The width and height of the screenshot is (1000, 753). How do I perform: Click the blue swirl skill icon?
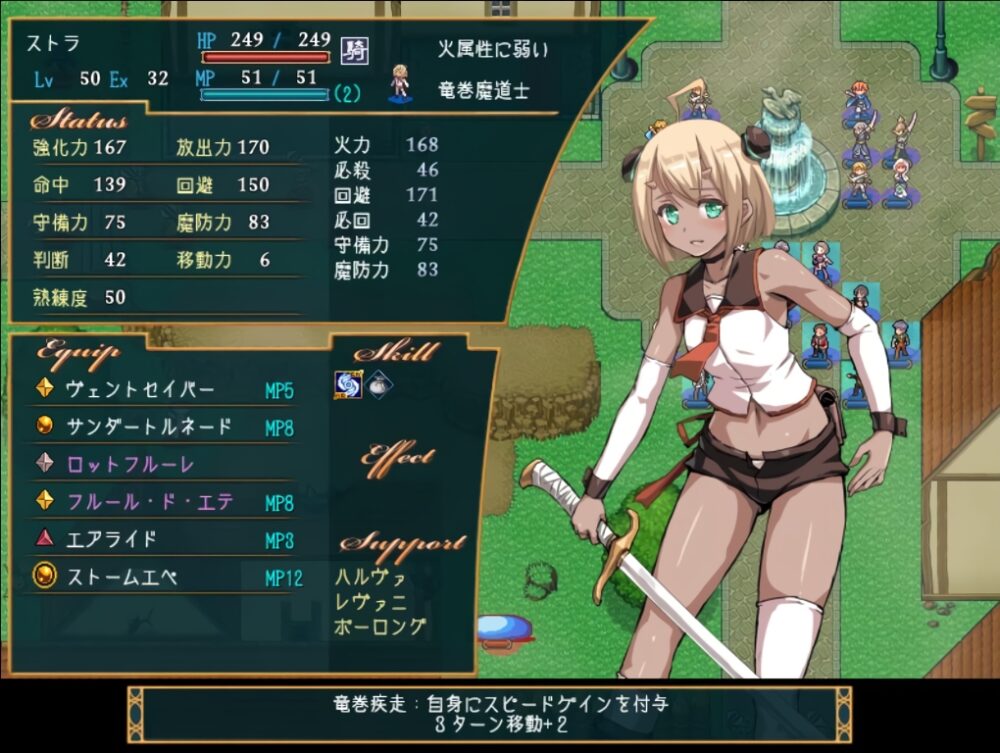347,385
